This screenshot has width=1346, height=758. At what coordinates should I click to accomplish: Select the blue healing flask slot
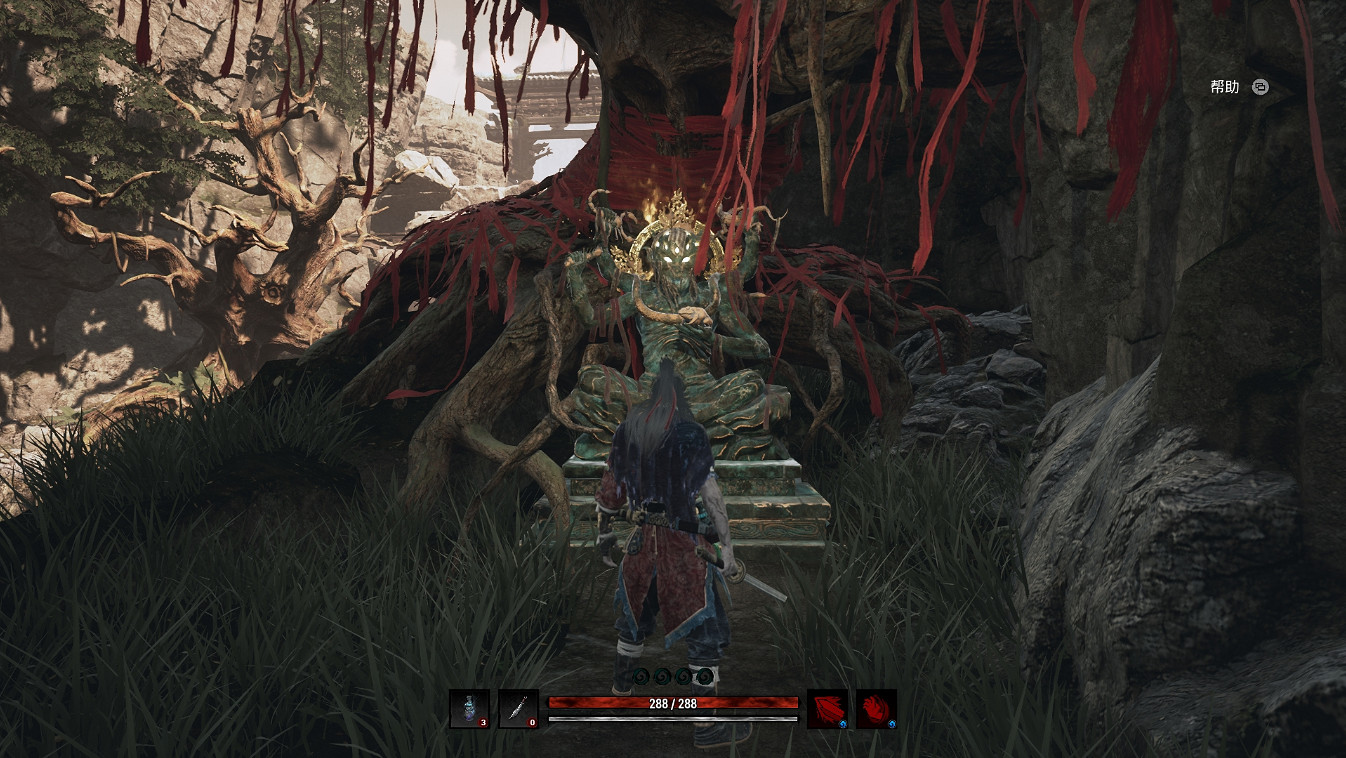(469, 709)
